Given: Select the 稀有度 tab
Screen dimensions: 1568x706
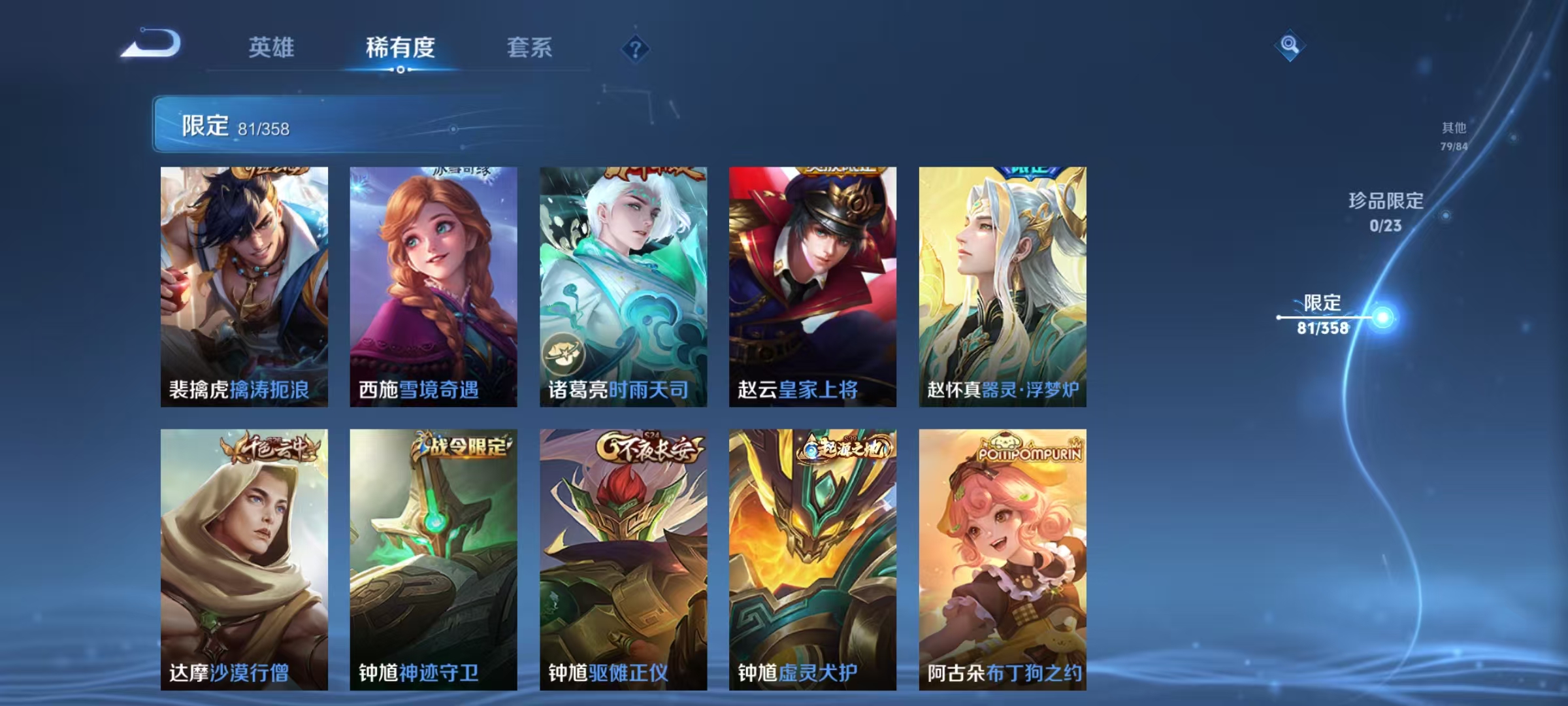Looking at the screenshot, I should pyautogui.click(x=400, y=48).
